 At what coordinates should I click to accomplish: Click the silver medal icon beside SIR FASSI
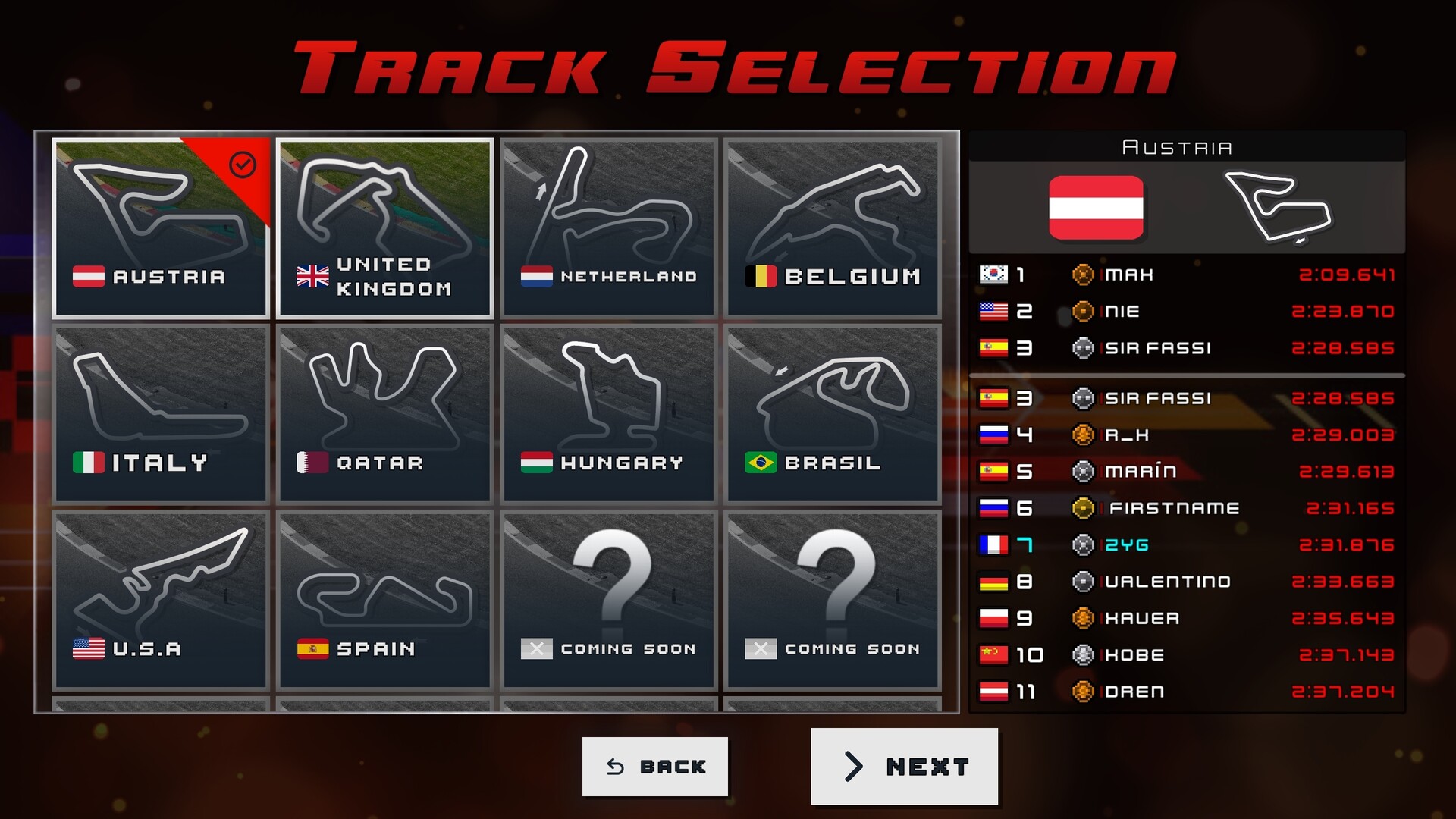coord(1084,348)
